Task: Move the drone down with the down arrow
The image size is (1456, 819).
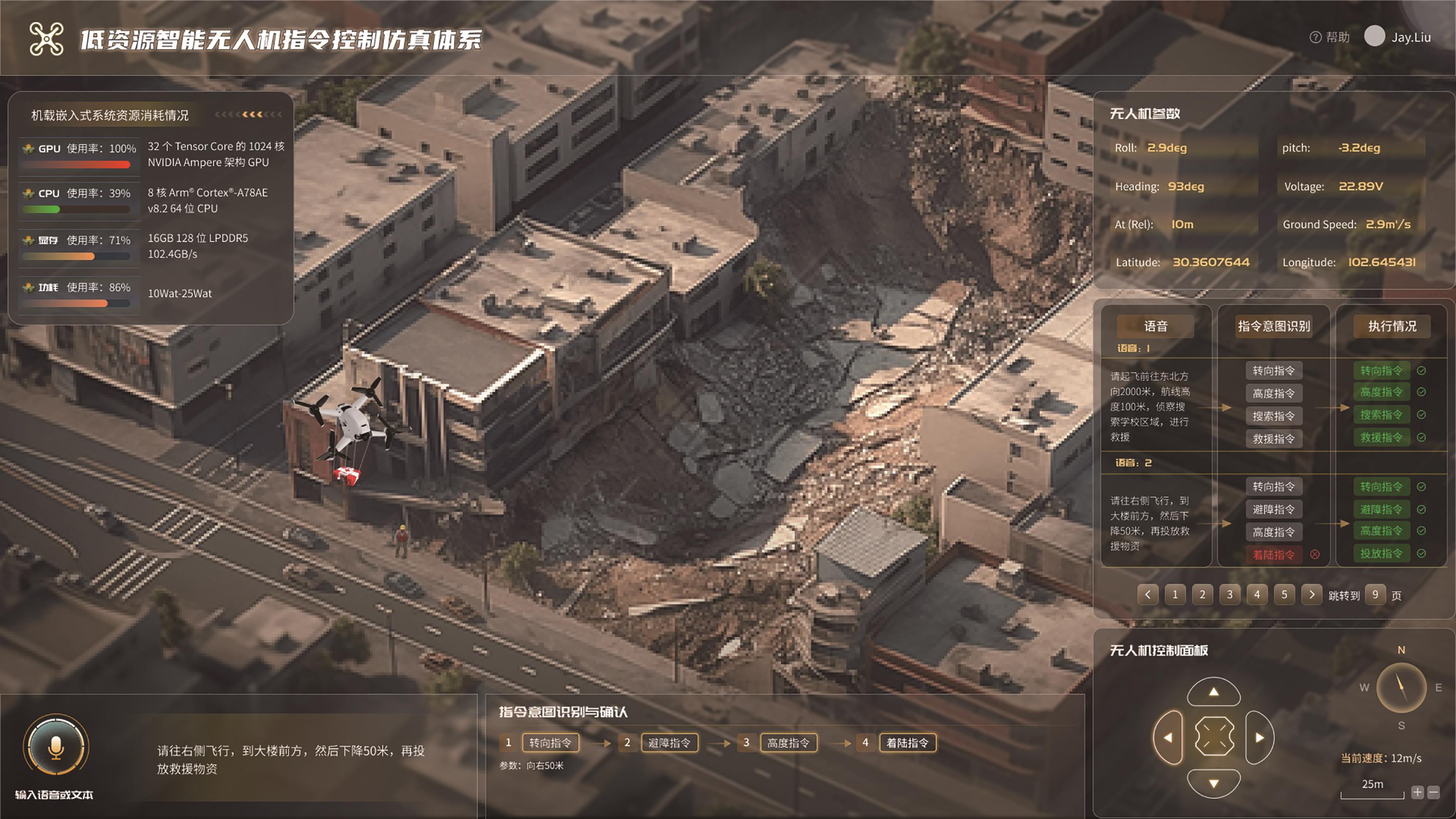Action: (1214, 783)
